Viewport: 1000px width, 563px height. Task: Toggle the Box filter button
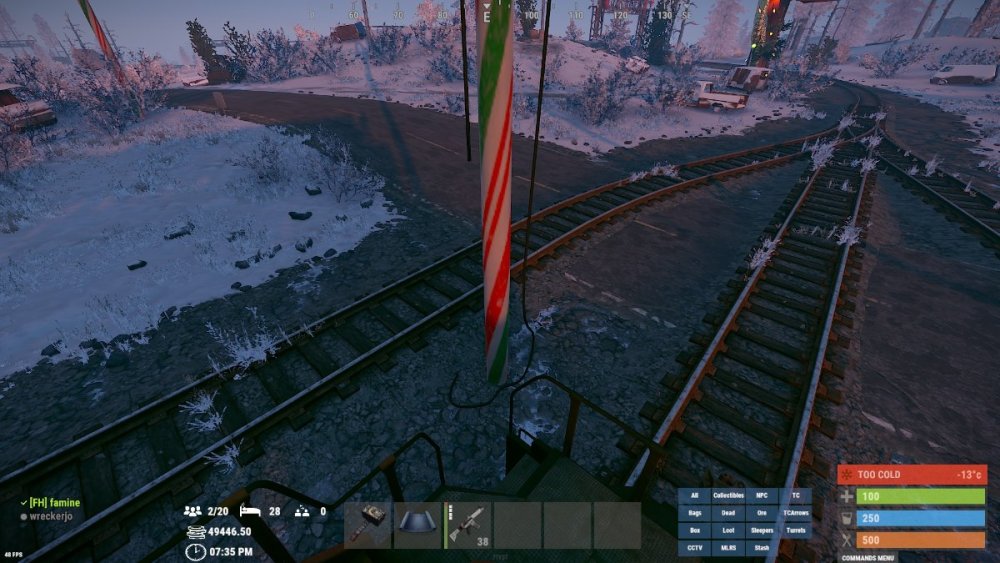(x=694, y=530)
